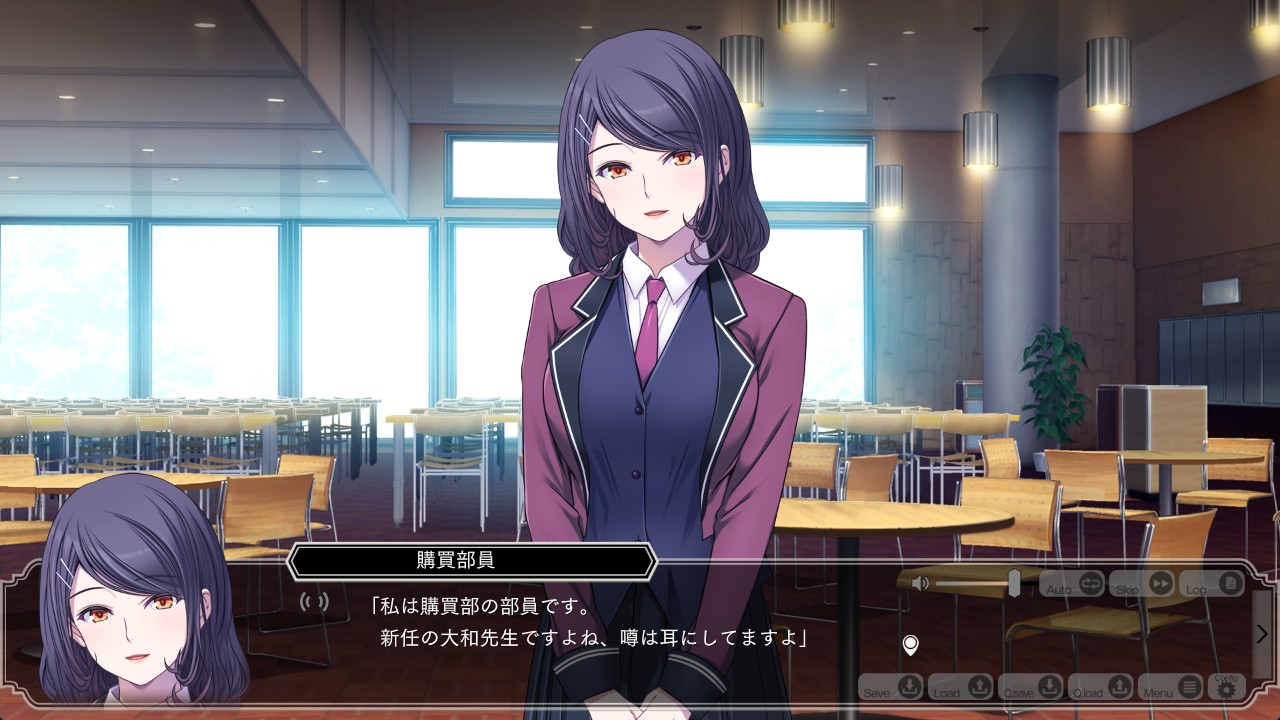Open the Menu button
Viewport: 1280px width, 720px height.
pos(1171,687)
